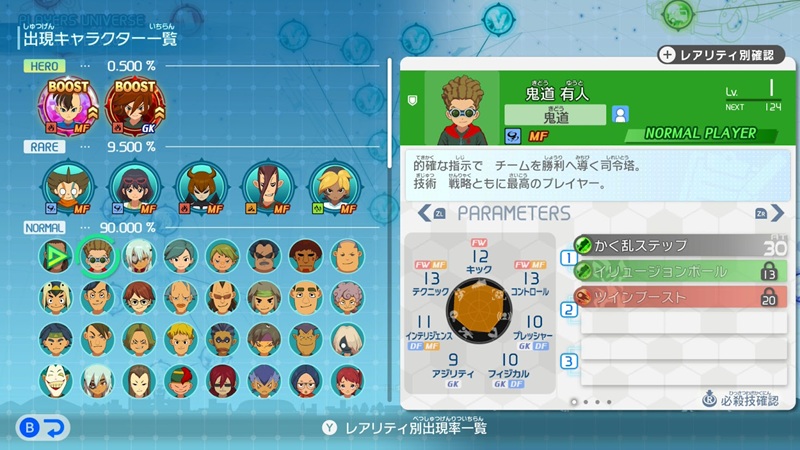Select the curly purple-haired character portrait
The width and height of the screenshot is (800, 450).
tap(348, 297)
